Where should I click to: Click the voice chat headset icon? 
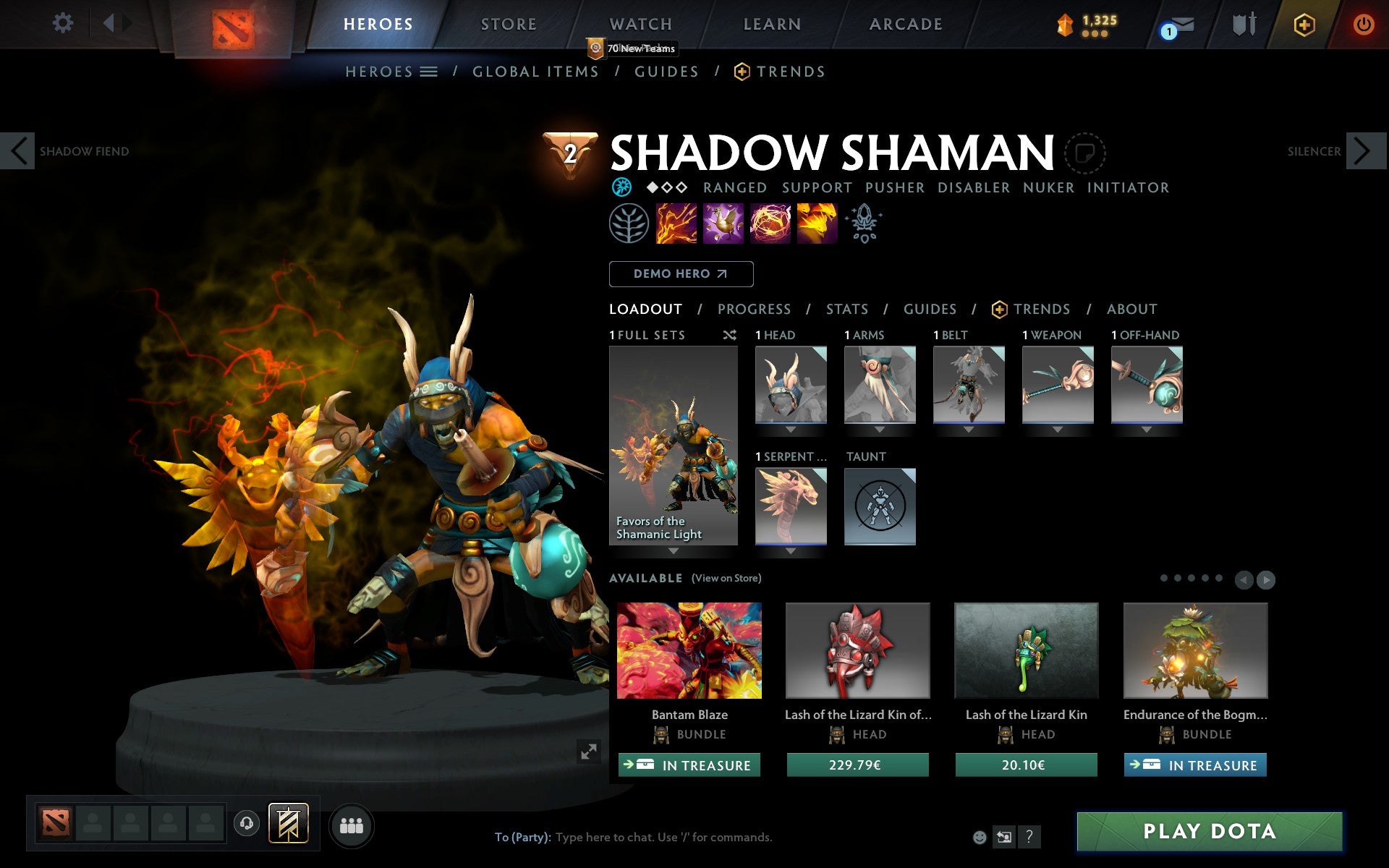247,822
